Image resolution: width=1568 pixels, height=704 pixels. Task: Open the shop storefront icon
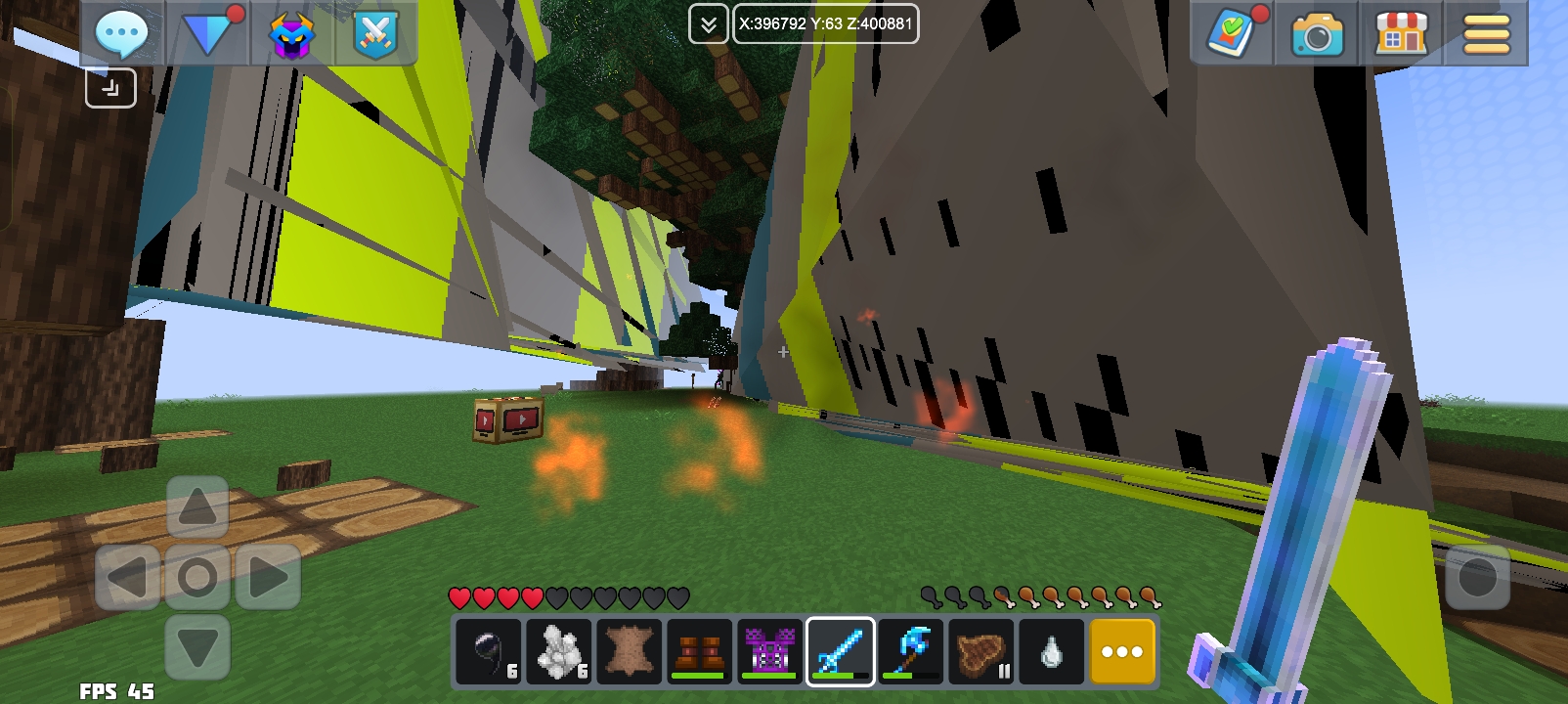(x=1402, y=34)
